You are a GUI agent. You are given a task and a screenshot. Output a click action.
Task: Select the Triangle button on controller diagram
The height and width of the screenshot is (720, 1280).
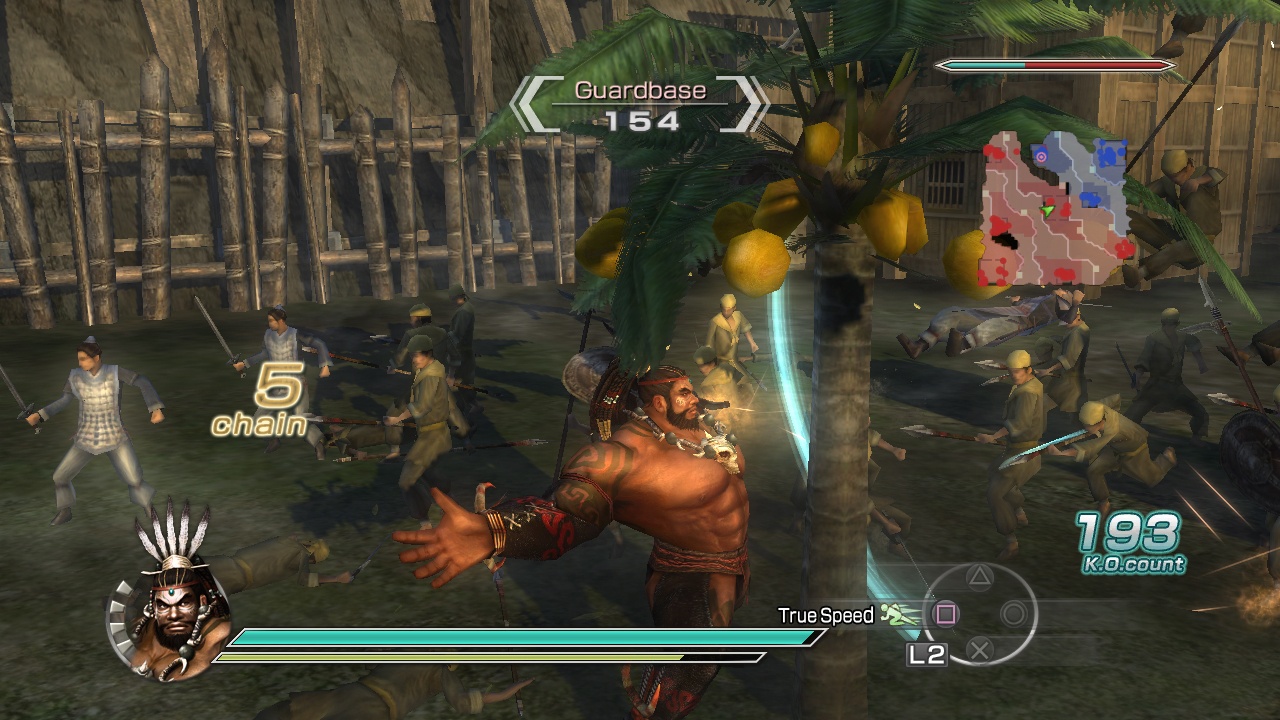click(x=978, y=578)
